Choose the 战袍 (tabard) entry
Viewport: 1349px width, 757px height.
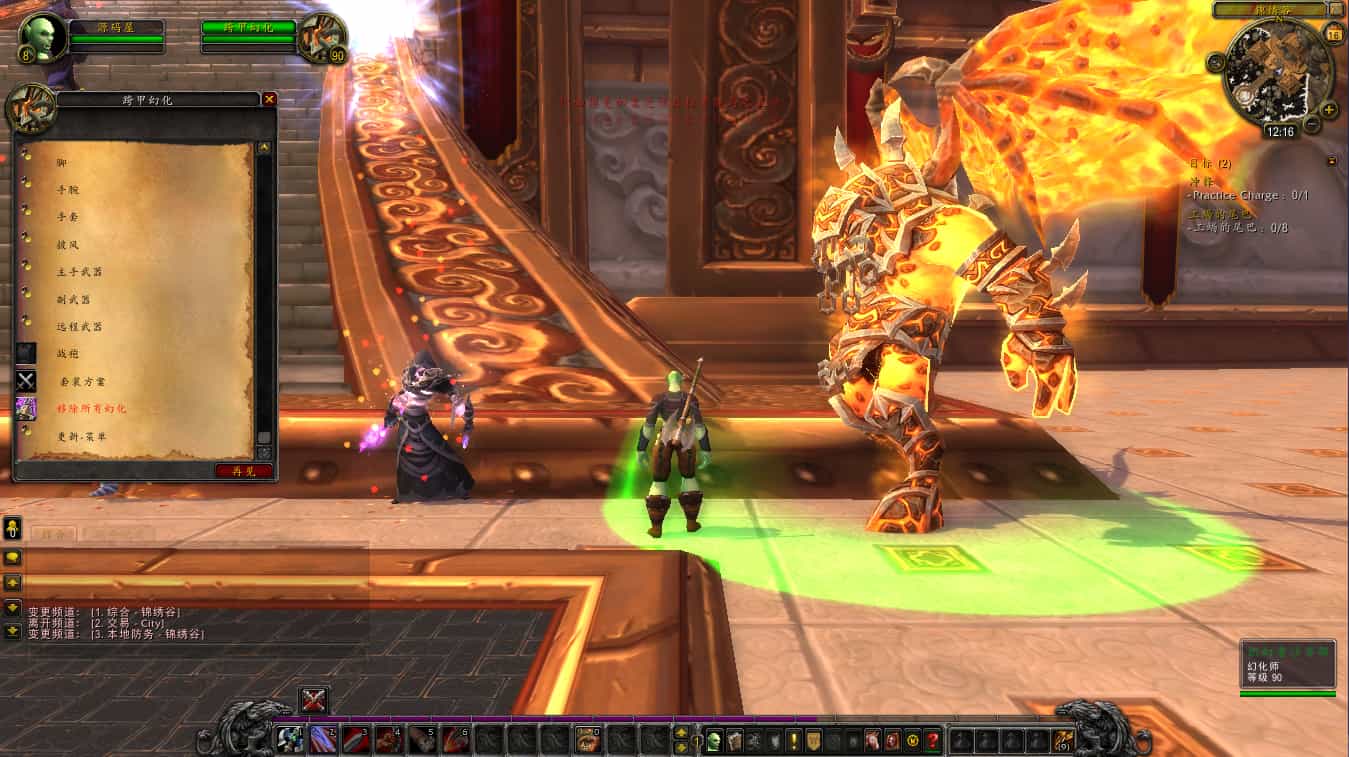click(67, 354)
